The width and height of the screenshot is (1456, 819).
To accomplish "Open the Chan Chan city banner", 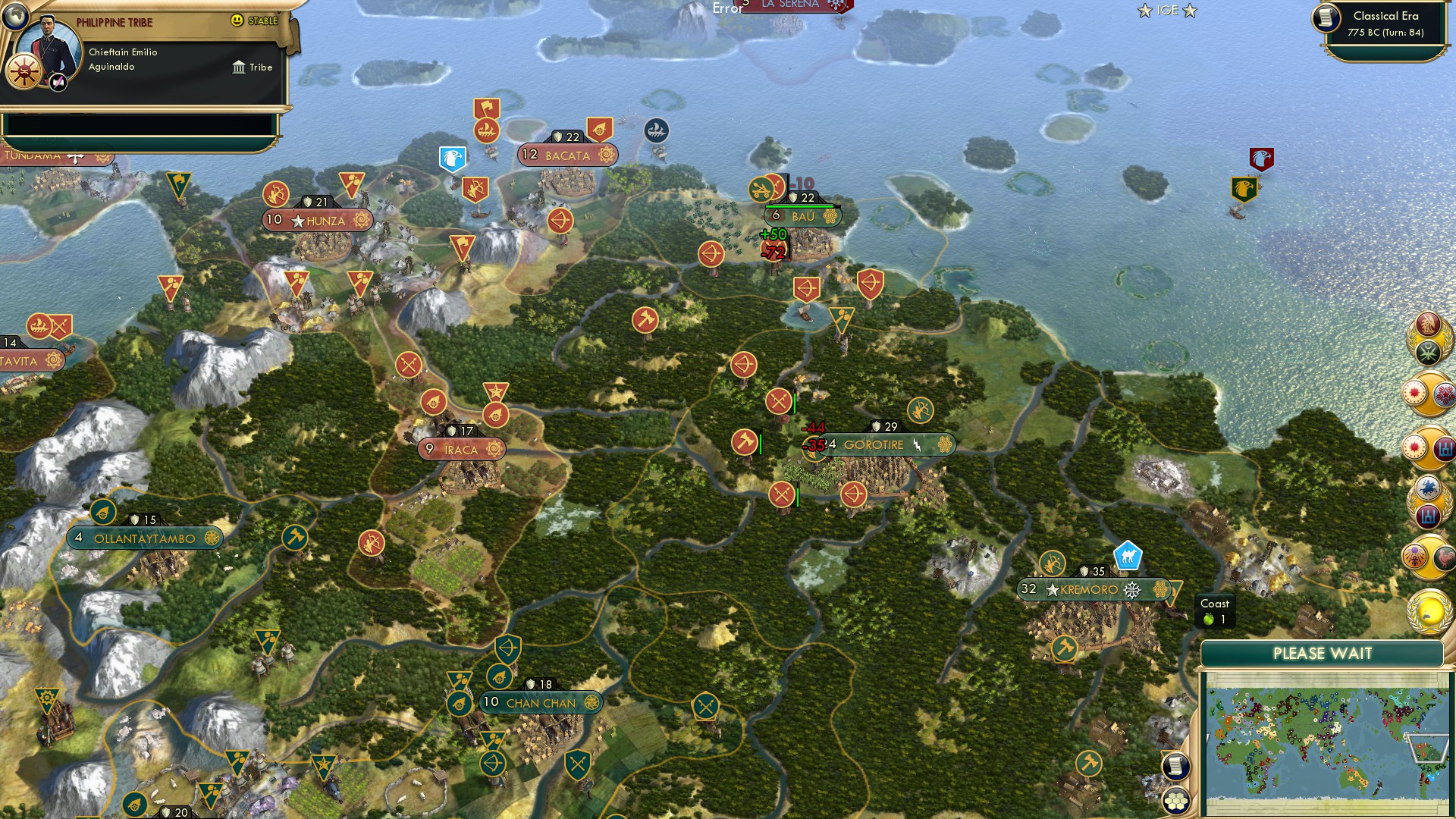I will click(x=542, y=703).
